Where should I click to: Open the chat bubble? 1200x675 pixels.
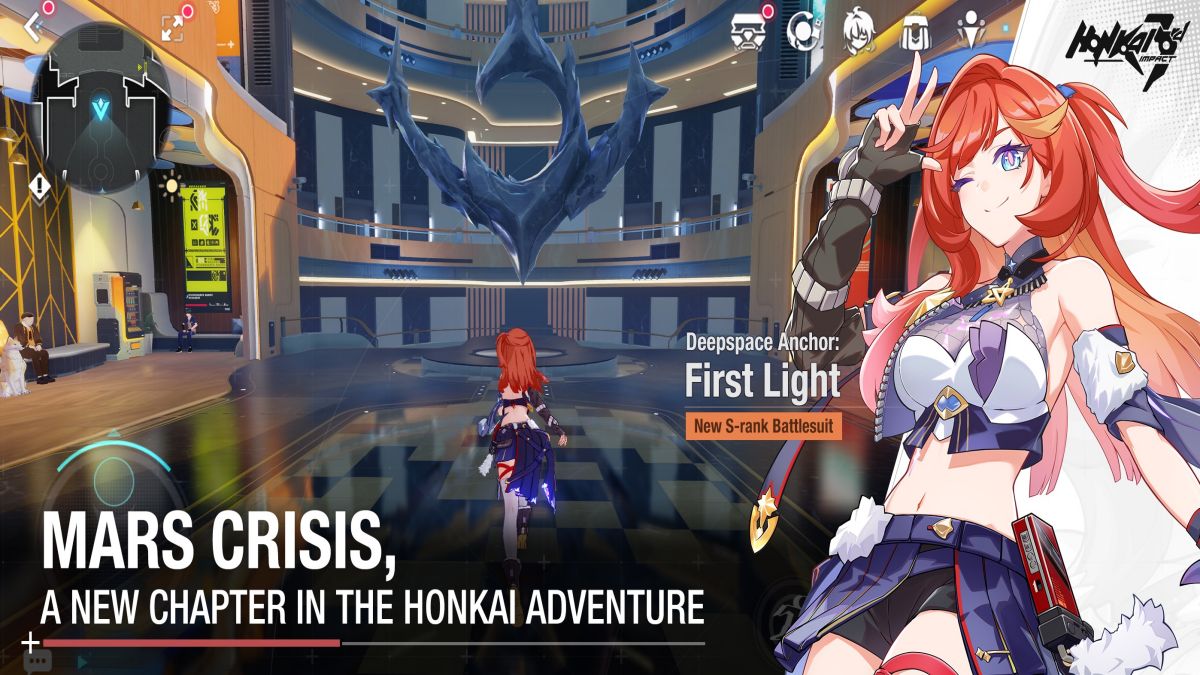click(37, 661)
